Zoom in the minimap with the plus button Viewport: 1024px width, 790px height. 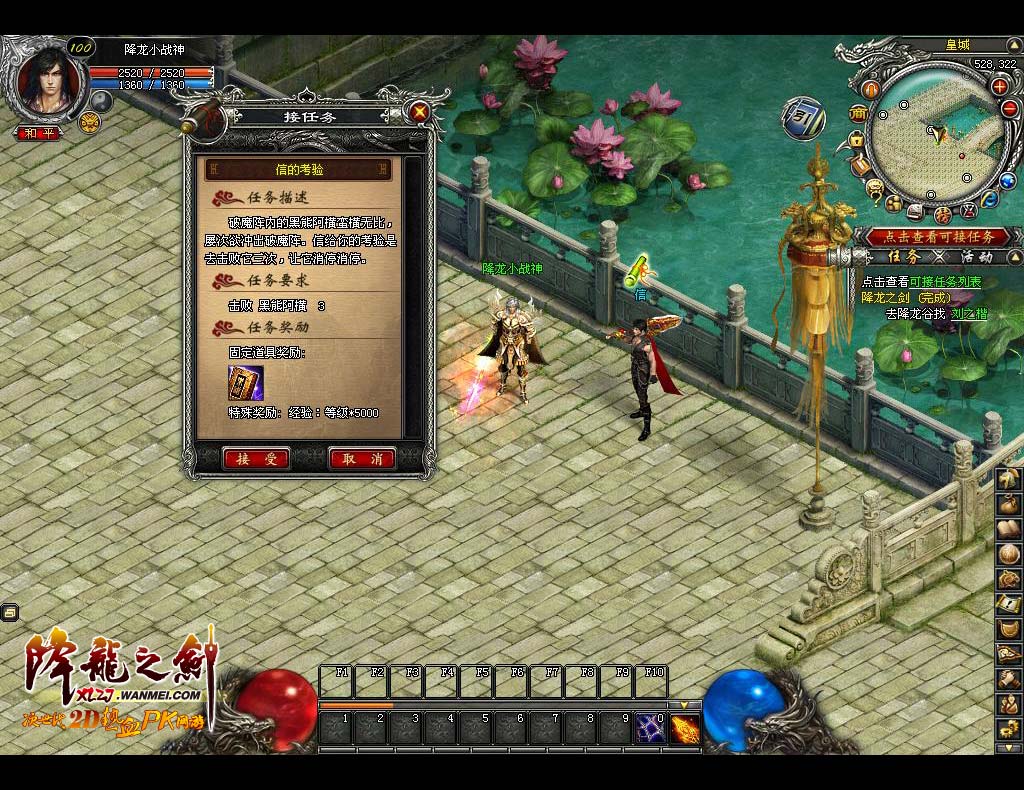pos(999,86)
